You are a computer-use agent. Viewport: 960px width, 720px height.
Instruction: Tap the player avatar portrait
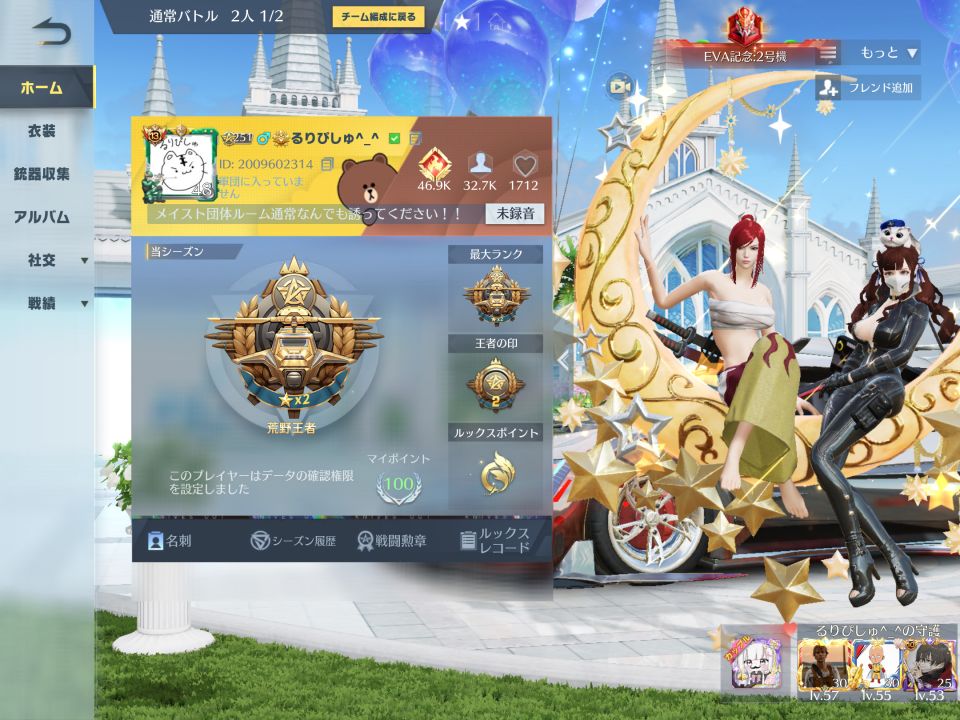click(x=180, y=165)
